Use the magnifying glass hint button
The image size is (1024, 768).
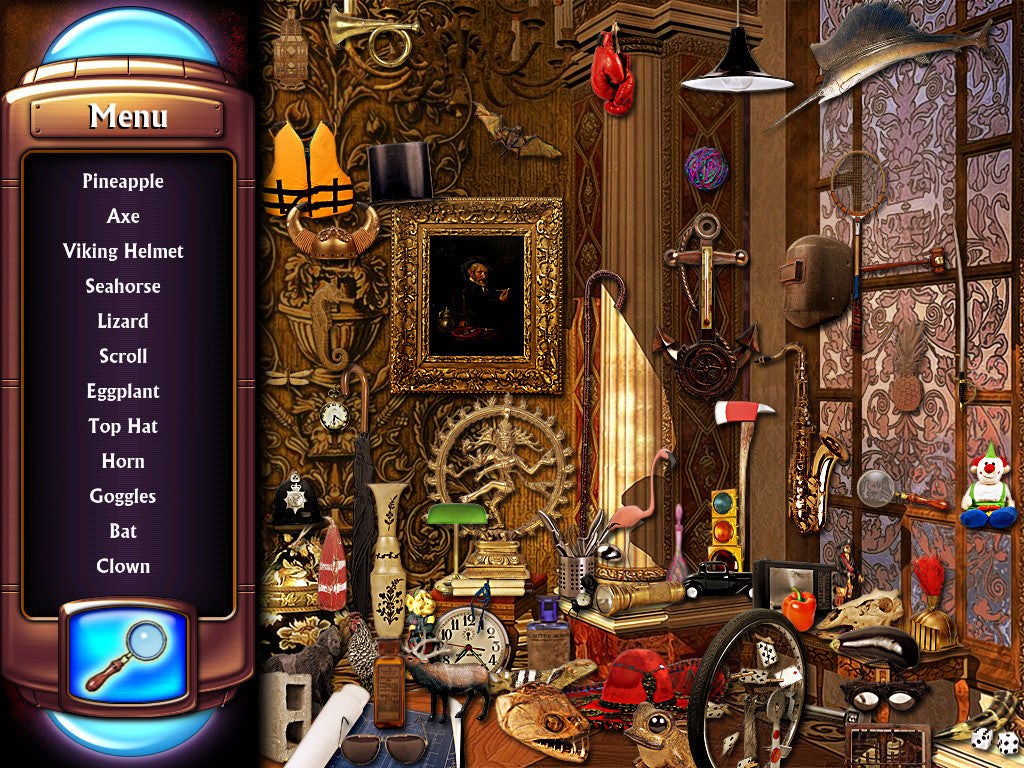128,654
